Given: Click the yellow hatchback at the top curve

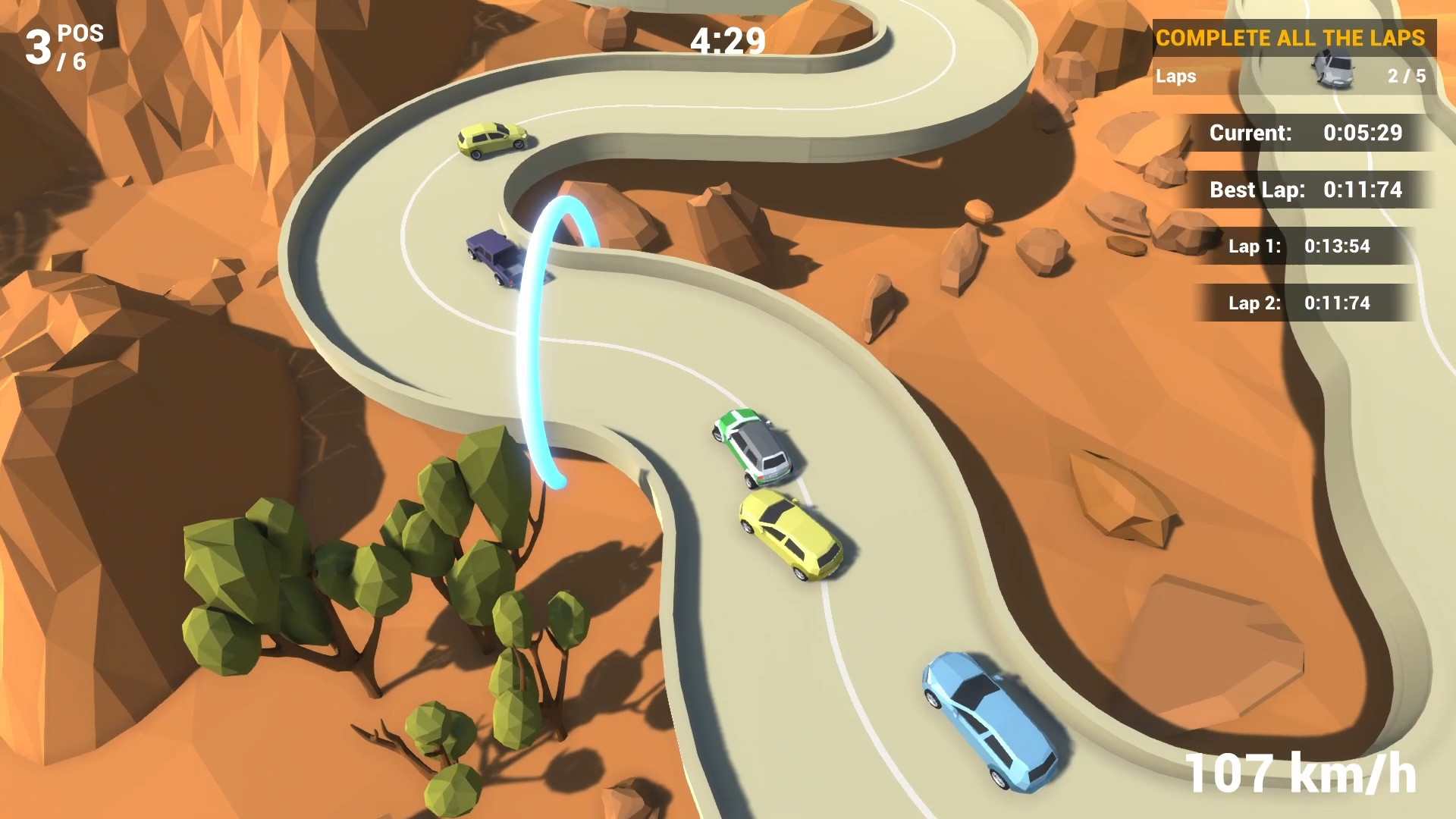Looking at the screenshot, I should coord(493,140).
